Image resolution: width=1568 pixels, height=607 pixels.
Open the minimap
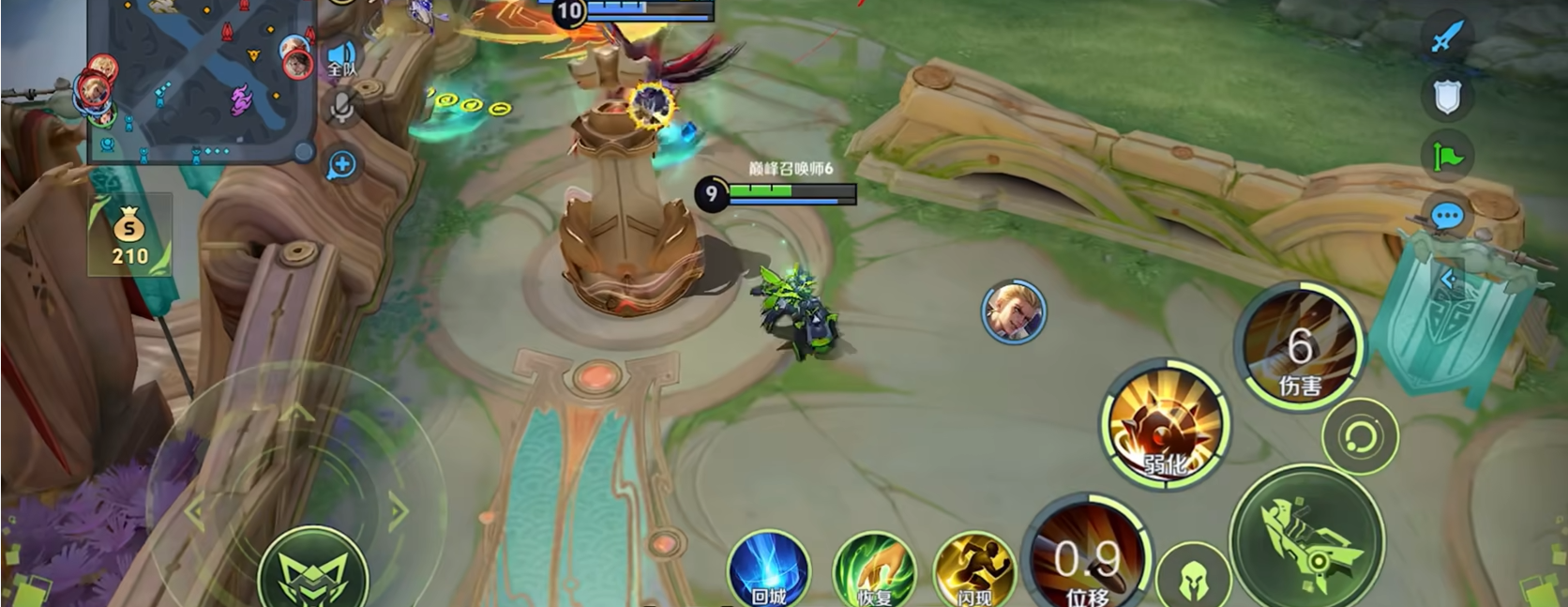pos(201,80)
